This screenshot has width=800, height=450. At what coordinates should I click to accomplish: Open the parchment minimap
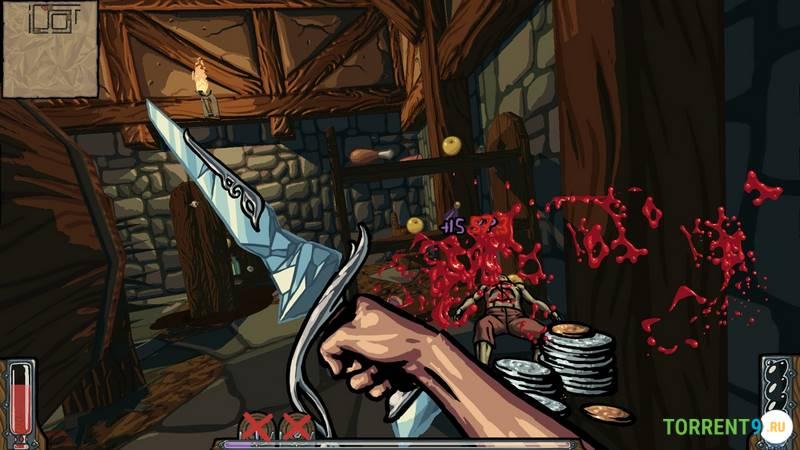pos(49,49)
